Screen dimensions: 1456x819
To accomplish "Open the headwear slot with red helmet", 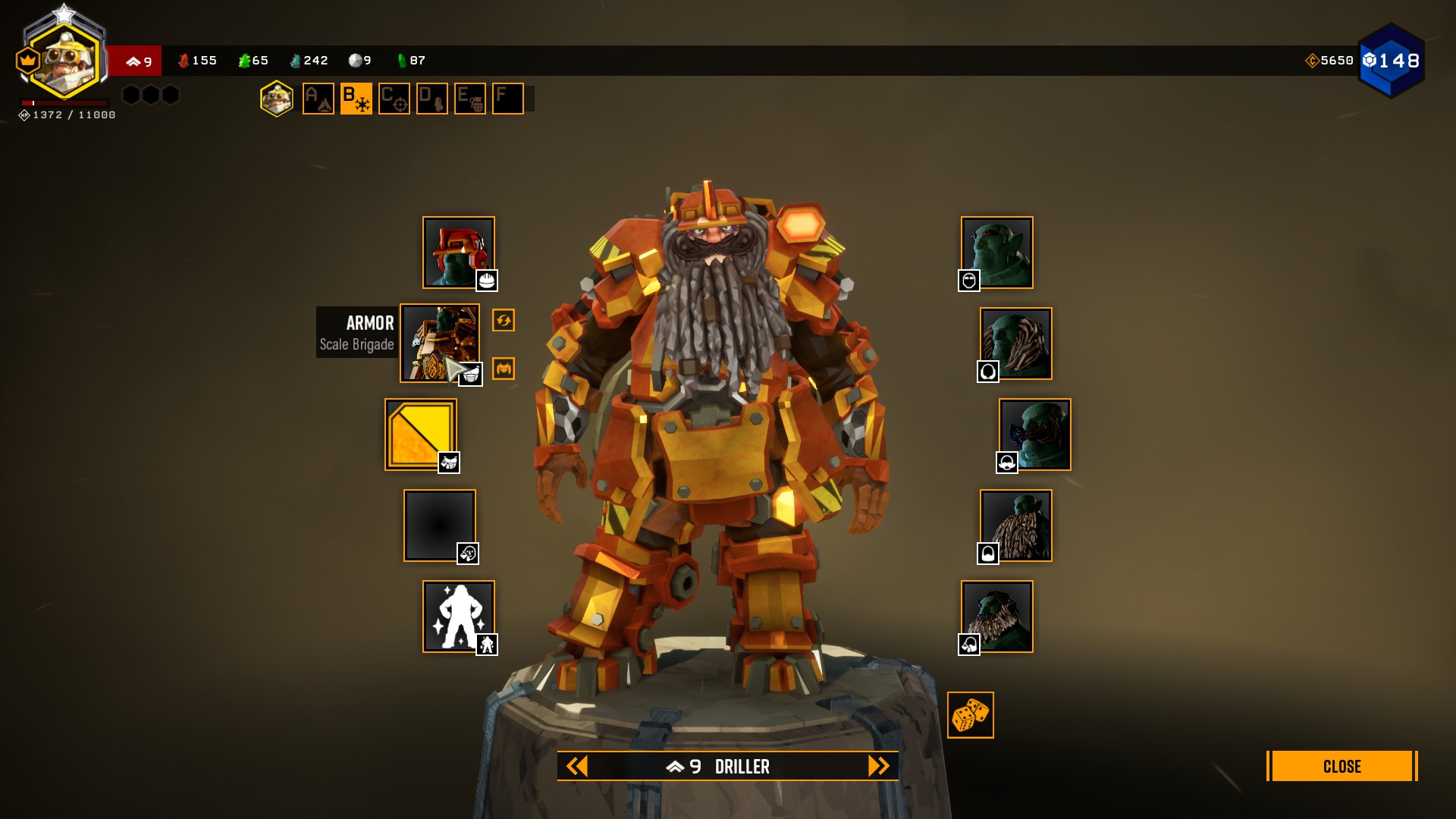I will [458, 252].
